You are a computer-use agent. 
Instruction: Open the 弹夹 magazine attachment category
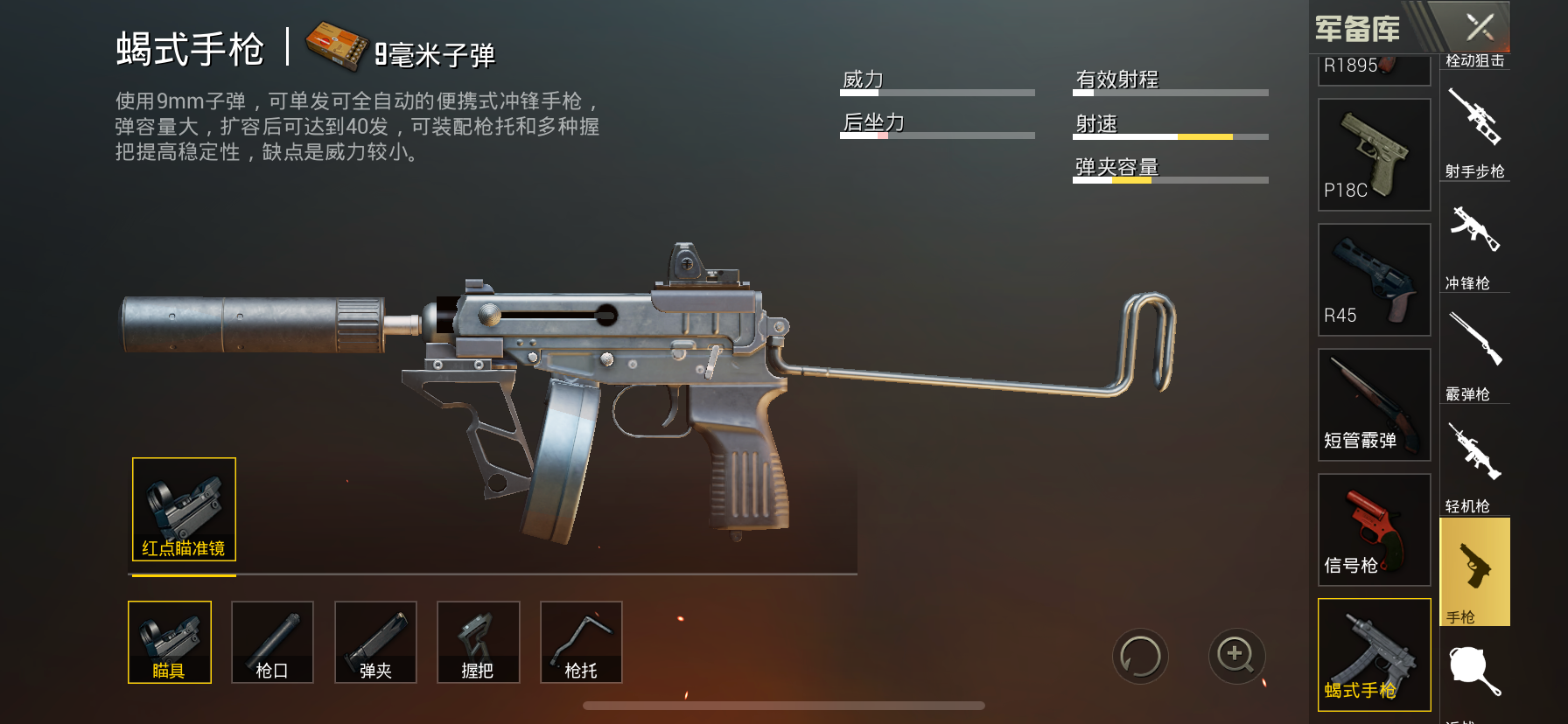tap(375, 642)
